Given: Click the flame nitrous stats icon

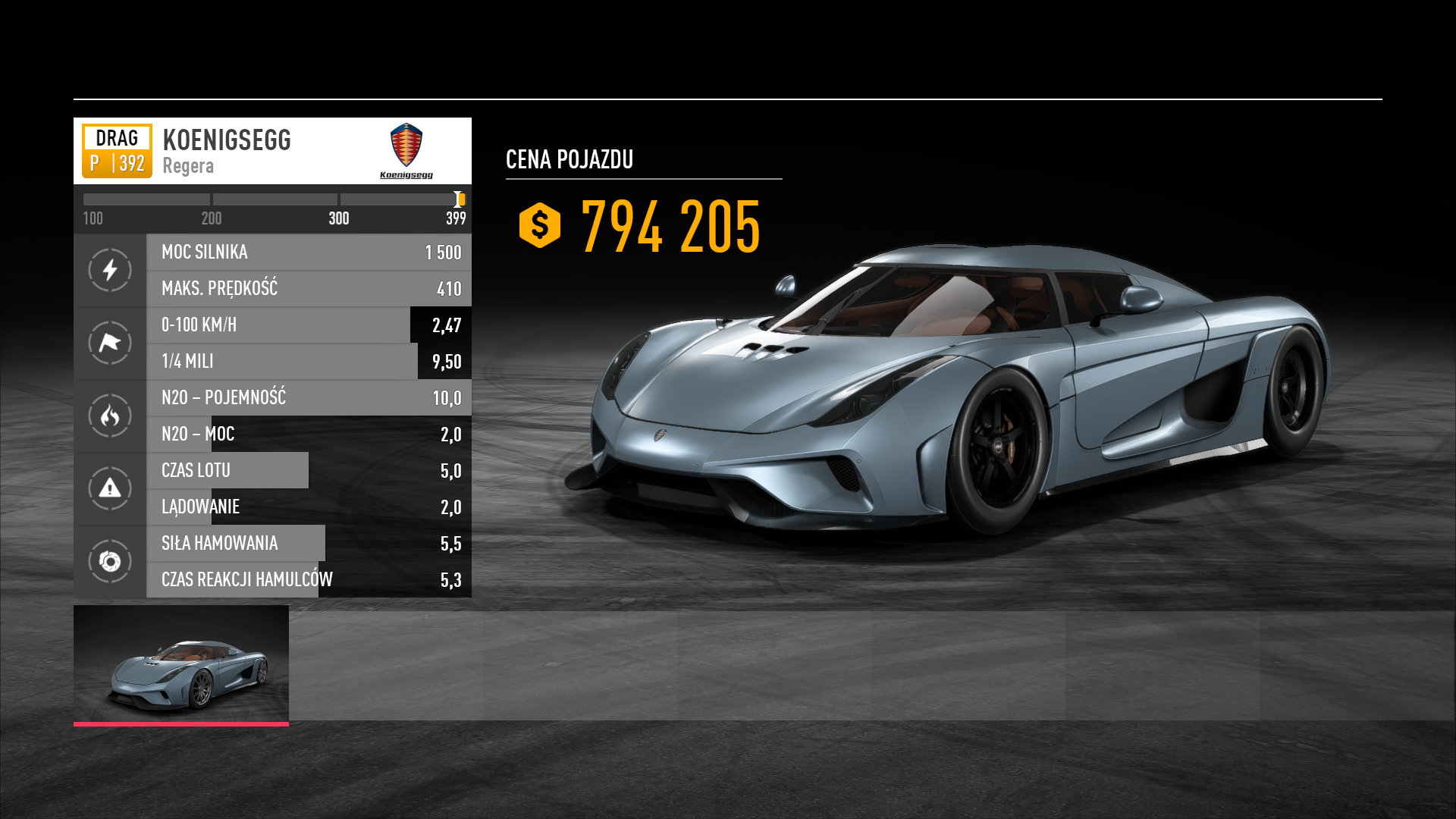Looking at the screenshot, I should click(110, 416).
